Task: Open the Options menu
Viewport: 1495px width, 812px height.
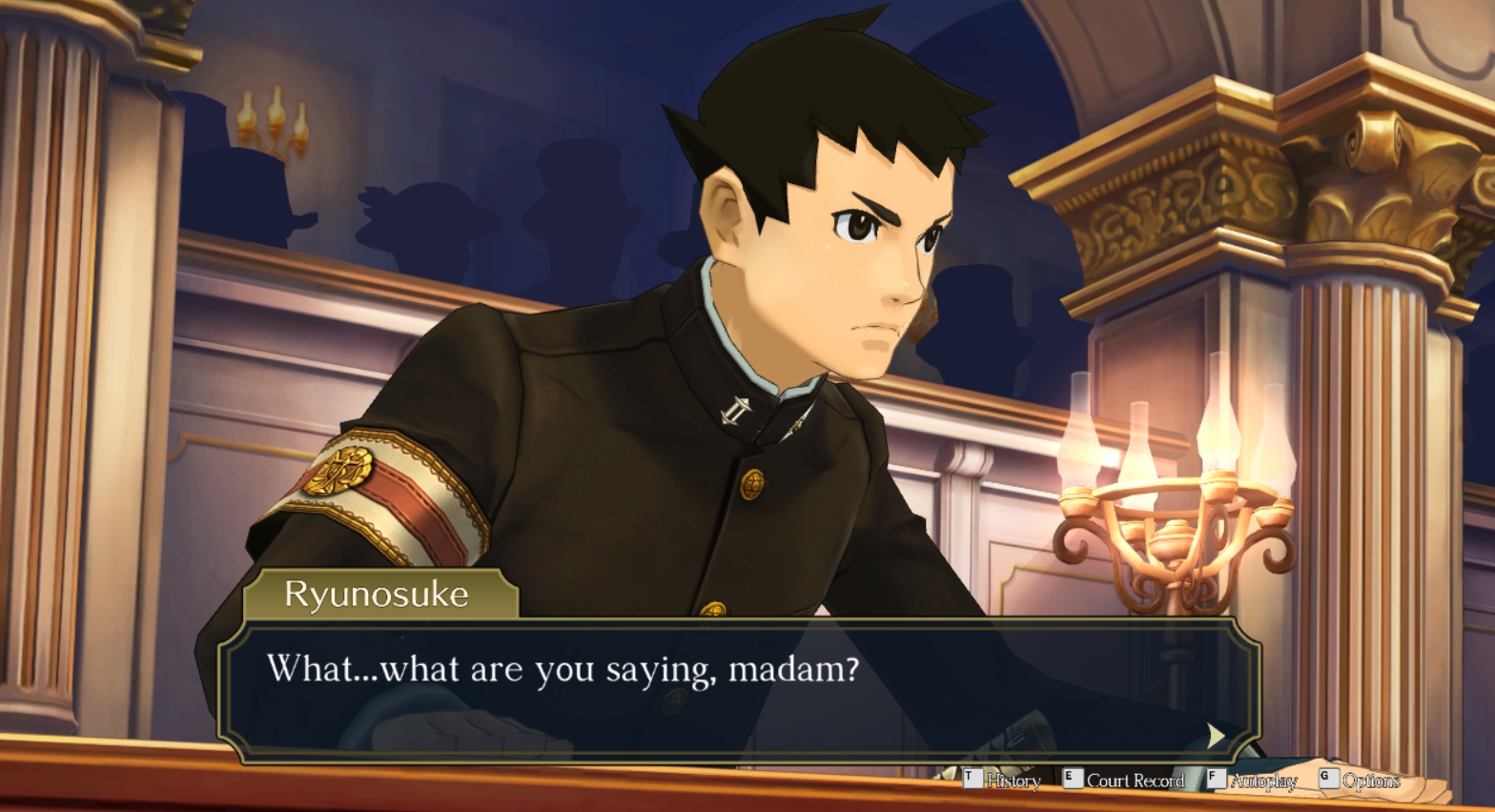Action: tap(1361, 781)
